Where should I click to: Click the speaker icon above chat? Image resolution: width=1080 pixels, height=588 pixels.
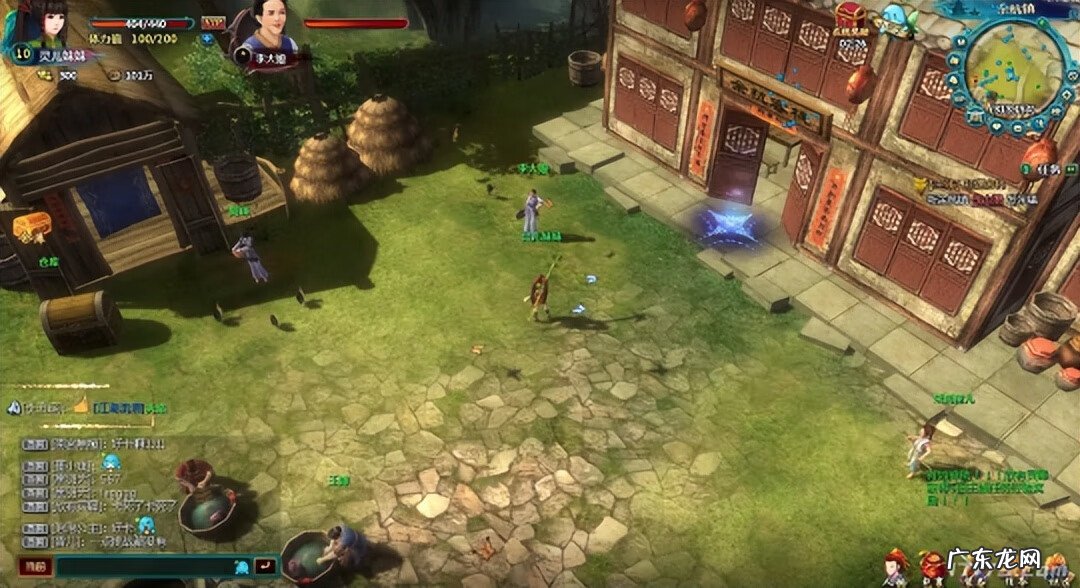[x=13, y=408]
